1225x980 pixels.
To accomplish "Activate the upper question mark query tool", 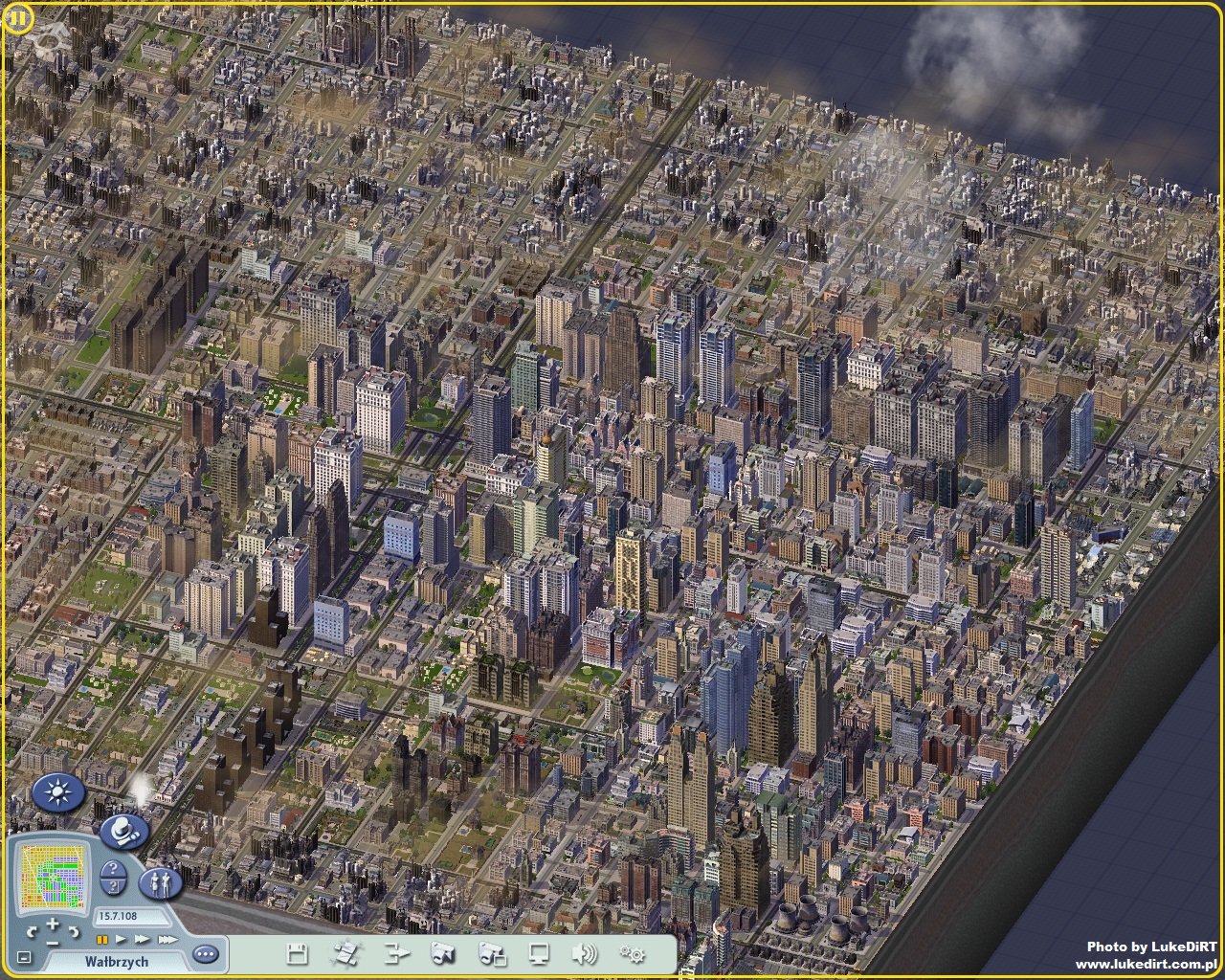I will tap(112, 869).
